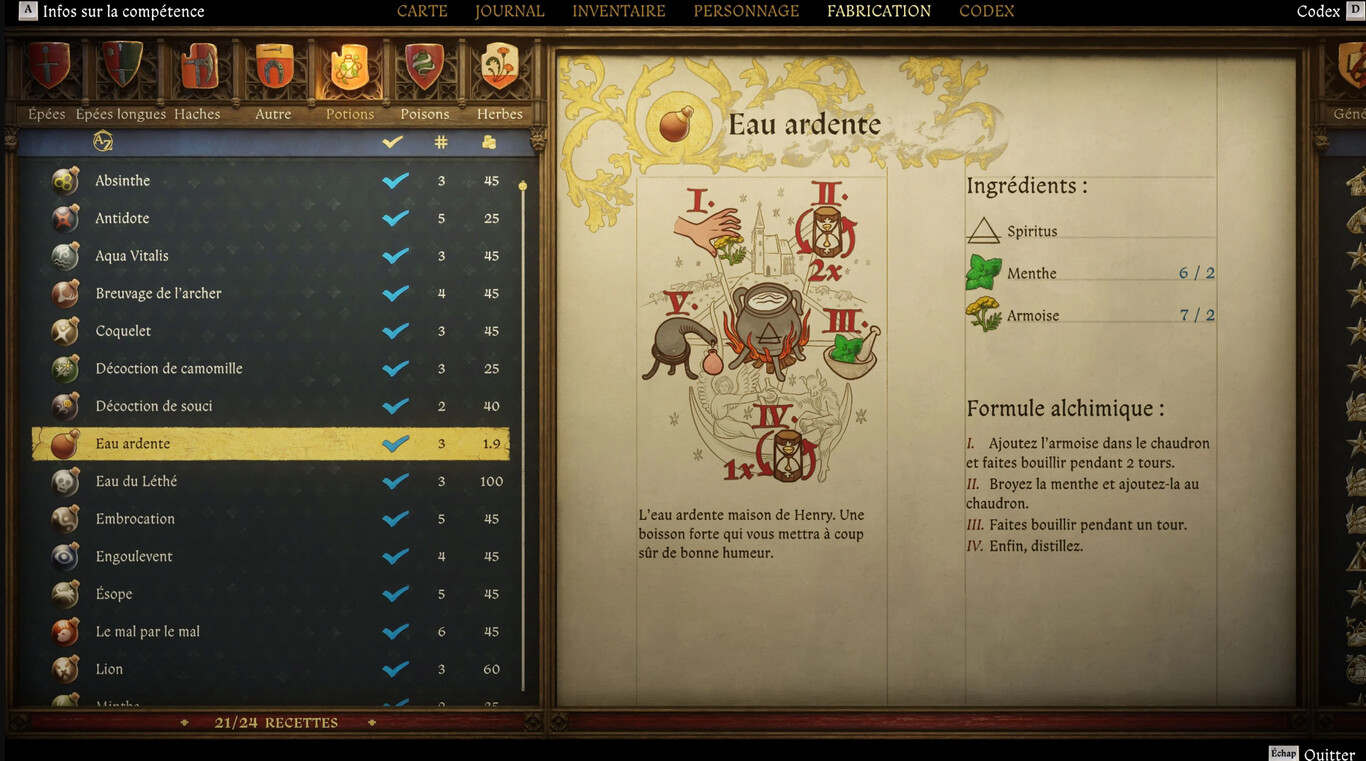Click the Spiritus ingredient icon
Image resolution: width=1366 pixels, height=761 pixels.
[x=985, y=230]
